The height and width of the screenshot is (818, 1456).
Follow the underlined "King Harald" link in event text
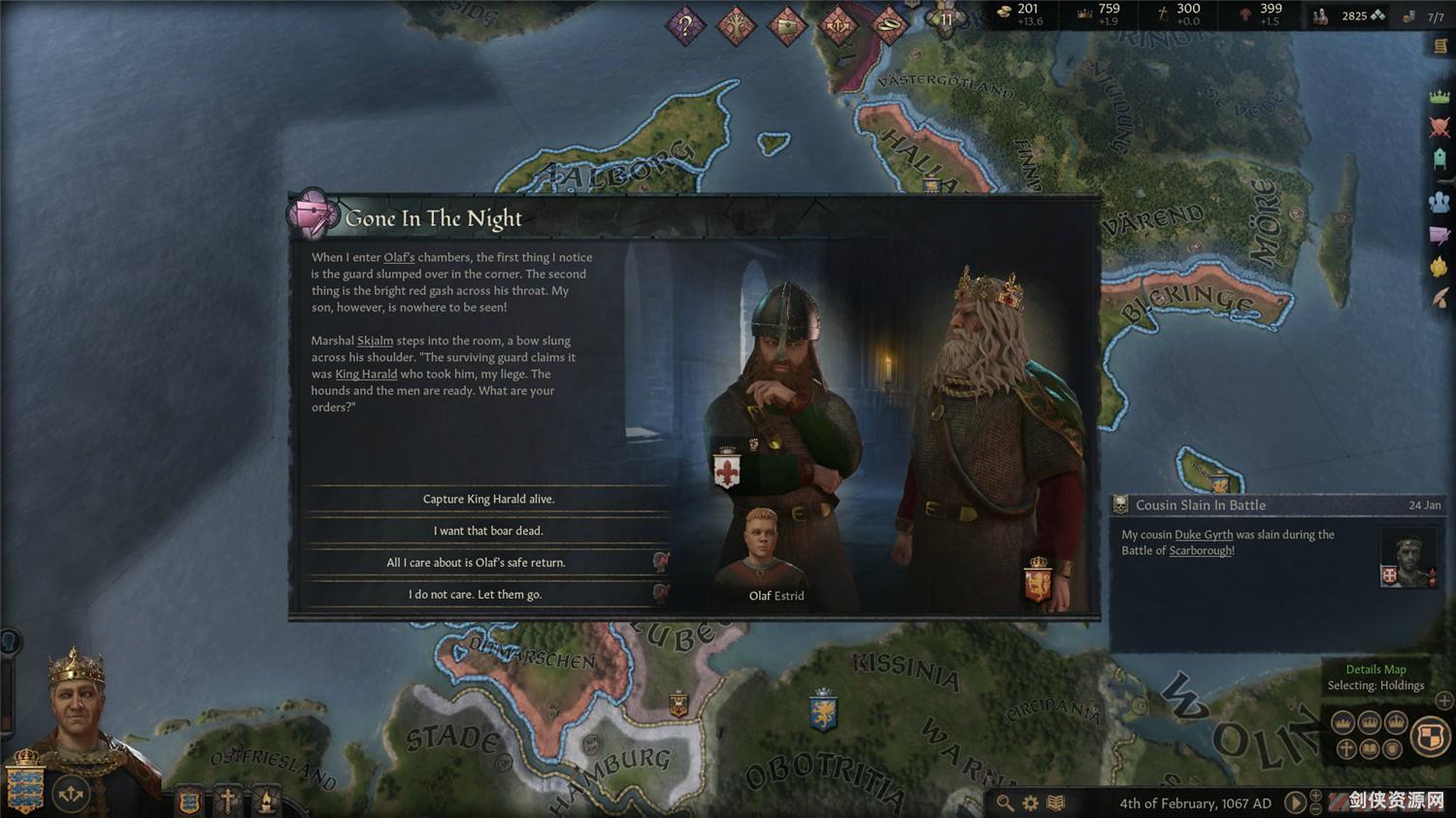click(366, 375)
